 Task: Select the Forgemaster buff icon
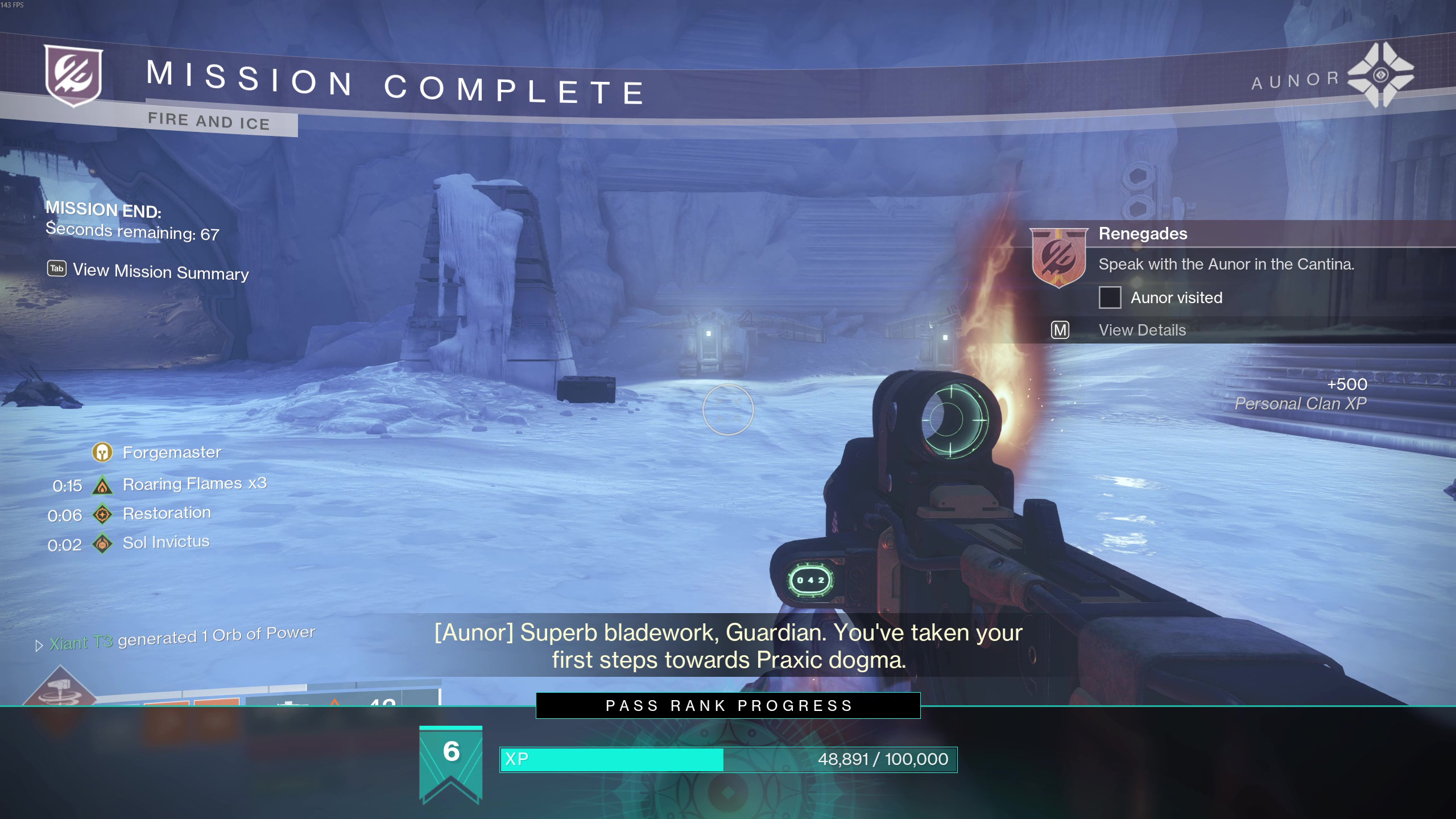pos(102,453)
